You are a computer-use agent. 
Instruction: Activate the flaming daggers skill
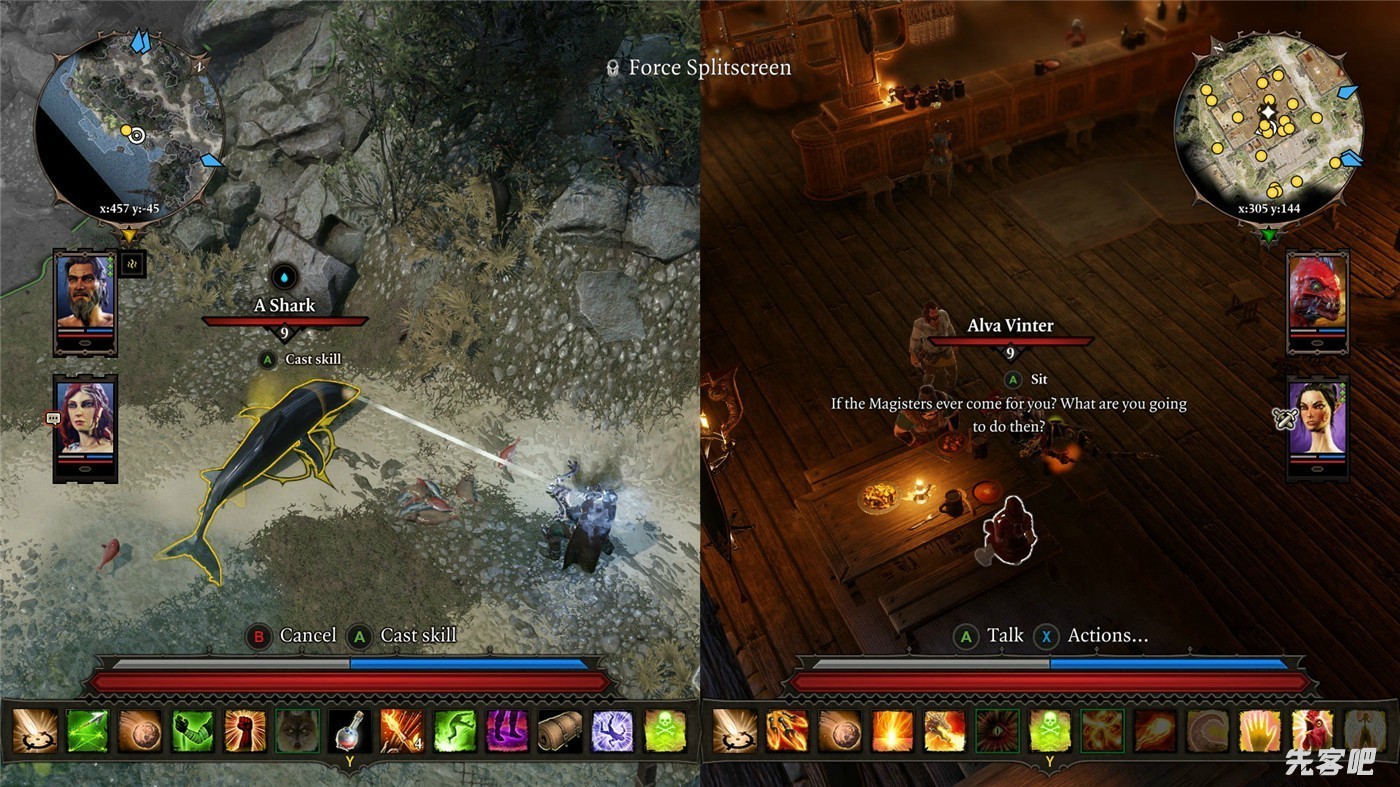tap(787, 731)
